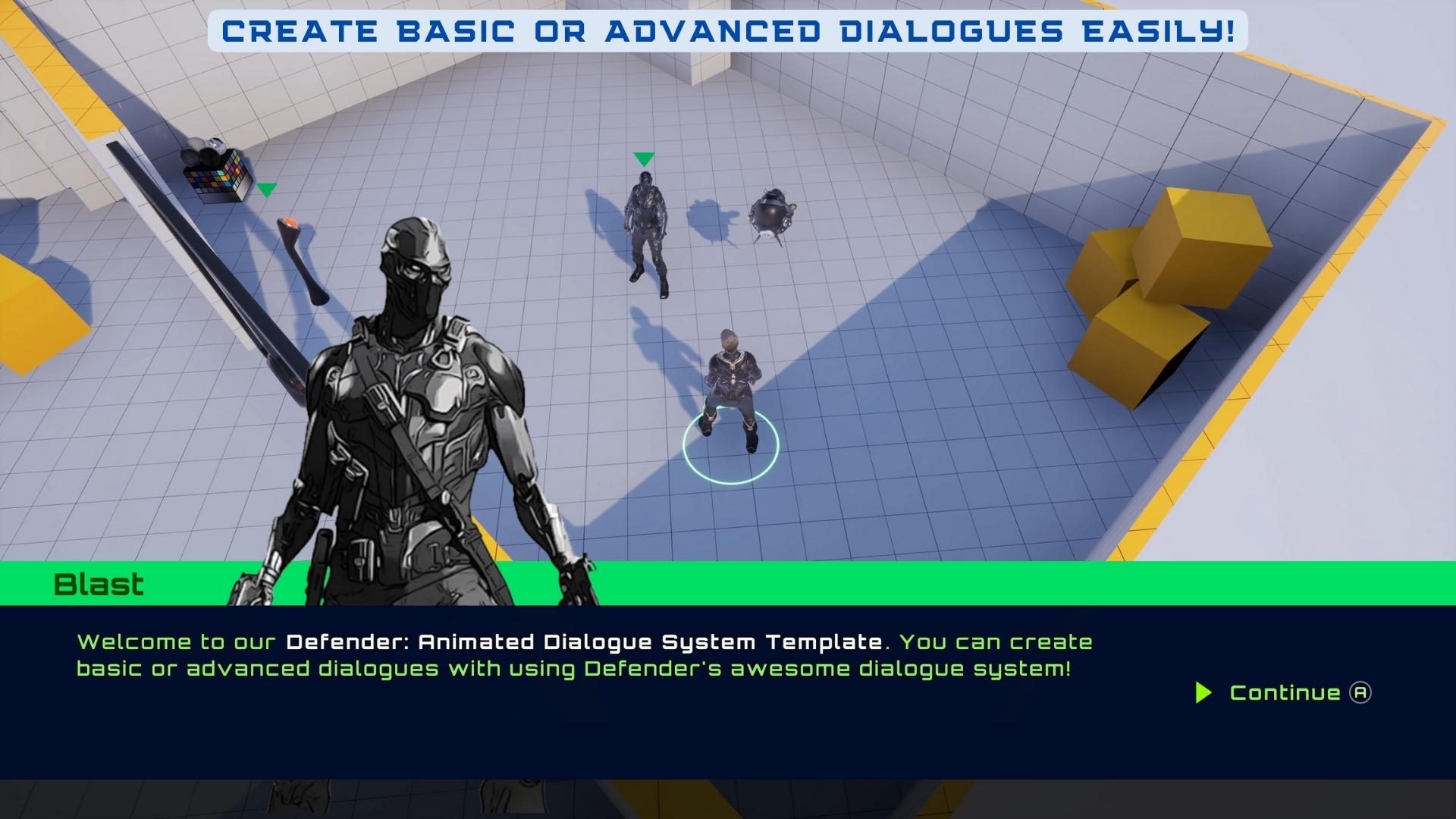Click the green triangle marker above the masked NPC
1456x819 pixels.
644,160
